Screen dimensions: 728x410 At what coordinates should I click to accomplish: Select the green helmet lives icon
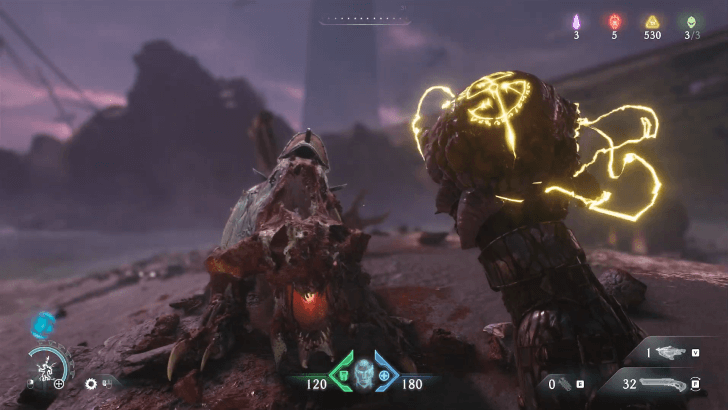[690, 21]
